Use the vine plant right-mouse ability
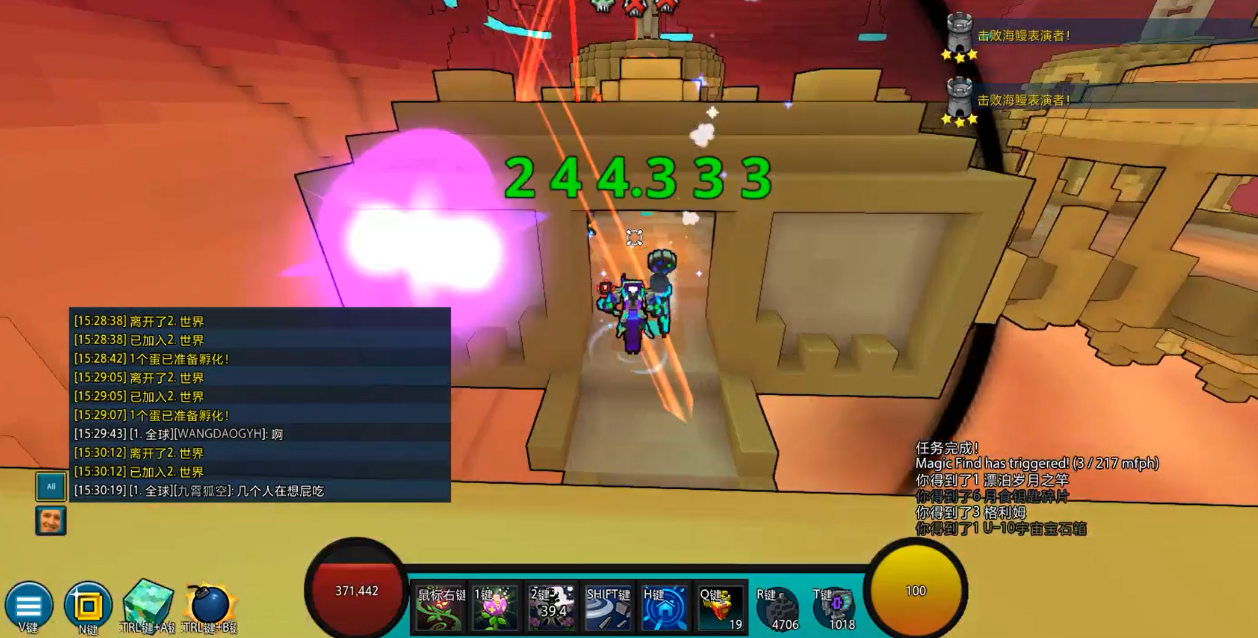This screenshot has width=1258, height=638. (x=440, y=608)
